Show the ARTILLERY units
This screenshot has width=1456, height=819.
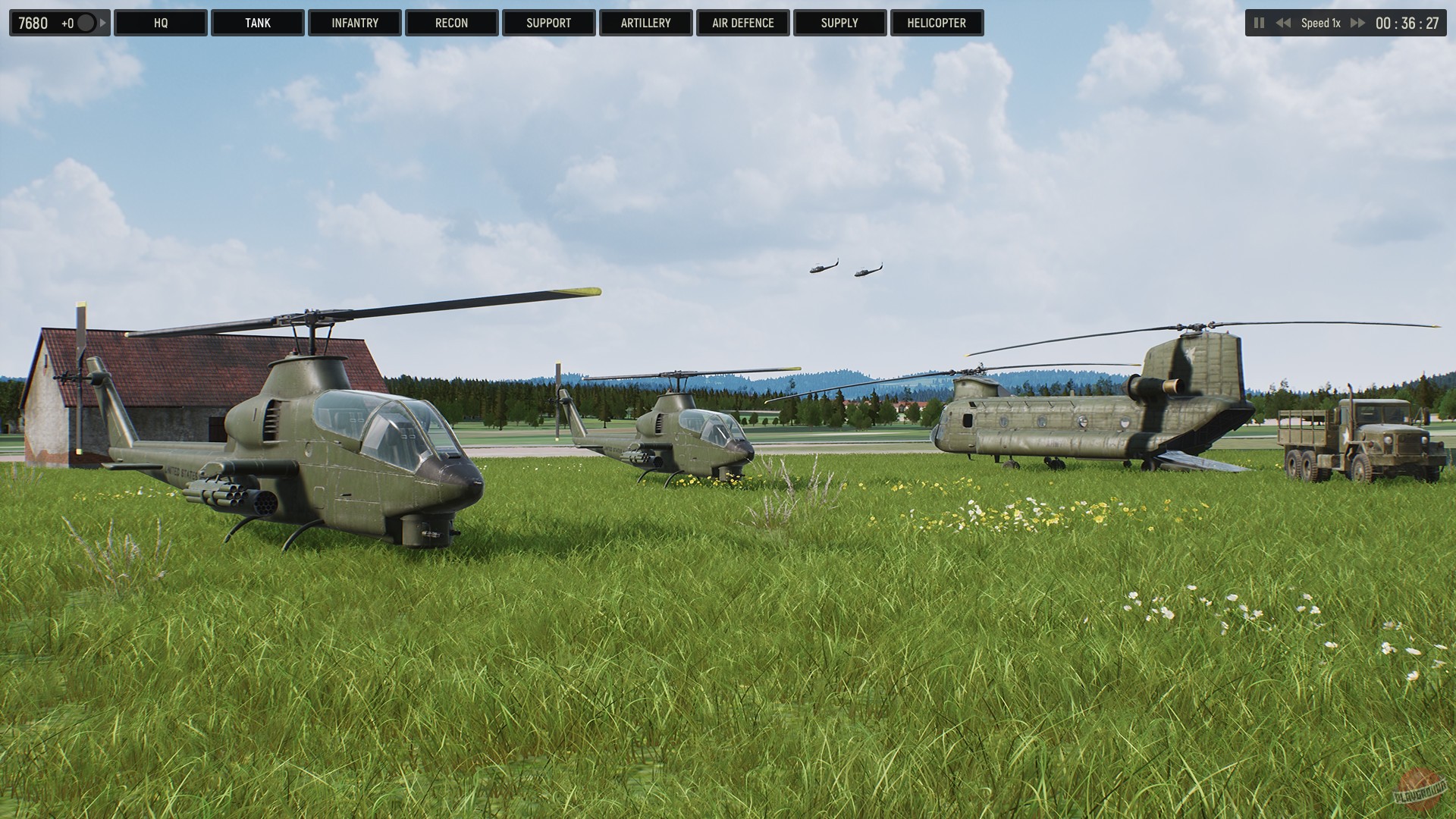coord(645,23)
